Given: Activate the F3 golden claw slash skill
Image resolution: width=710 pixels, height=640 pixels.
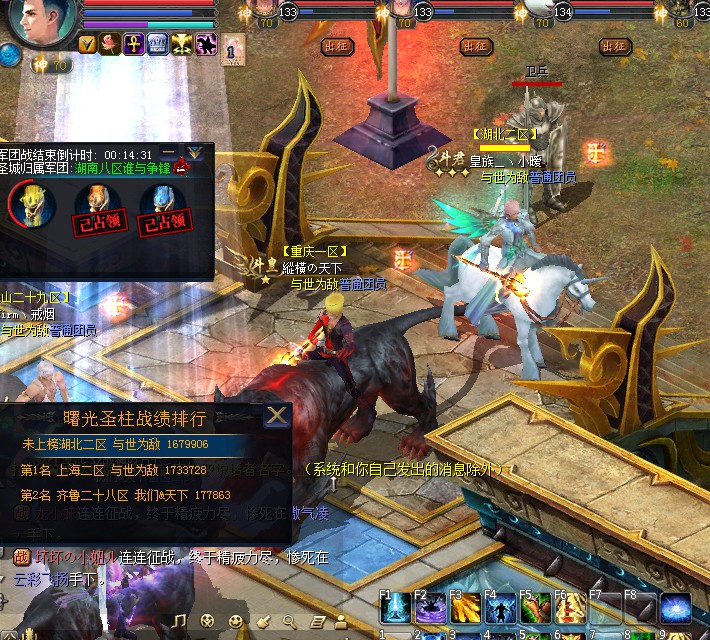Looking at the screenshot, I should coord(463,609).
